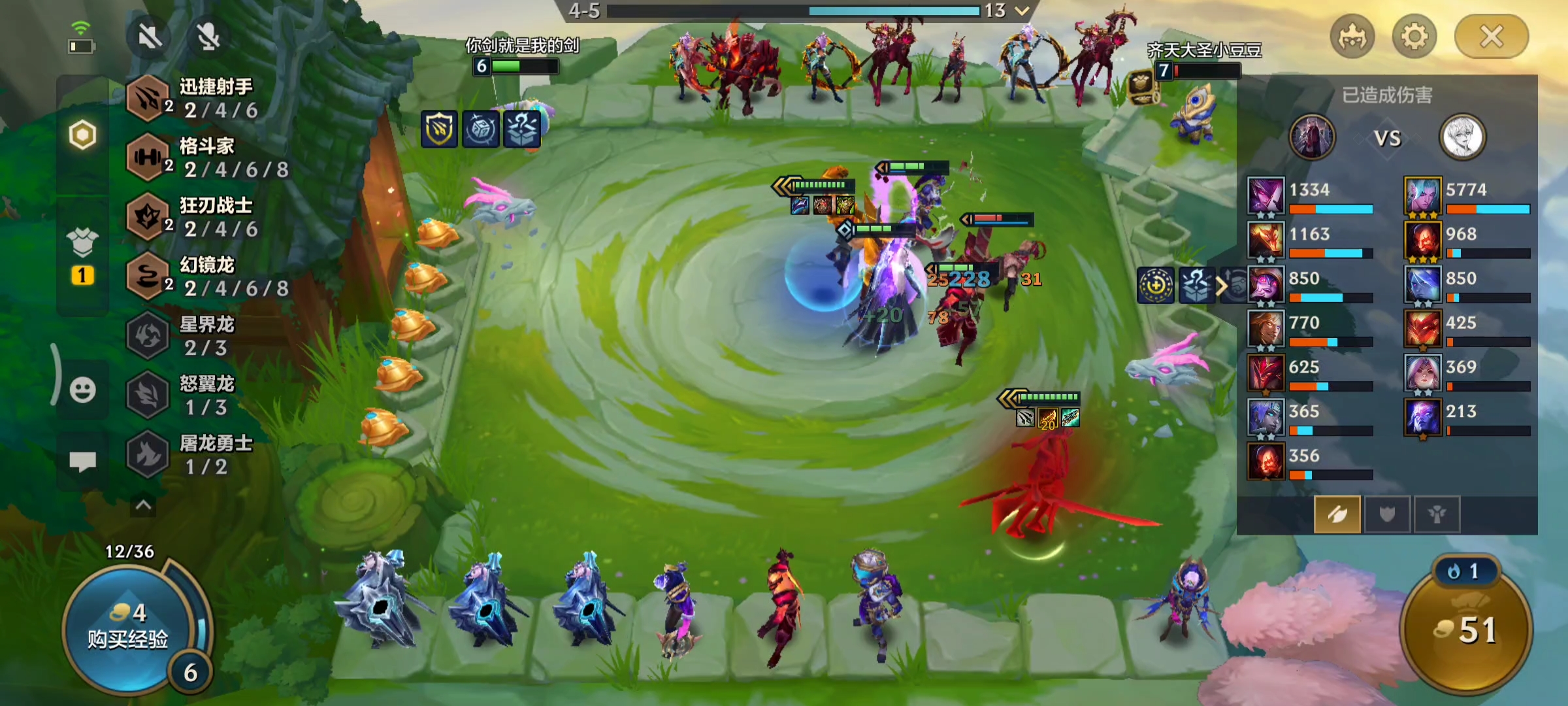This screenshot has height=706, width=1568.
Task: Open the emote smiley face button
Action: [82, 390]
